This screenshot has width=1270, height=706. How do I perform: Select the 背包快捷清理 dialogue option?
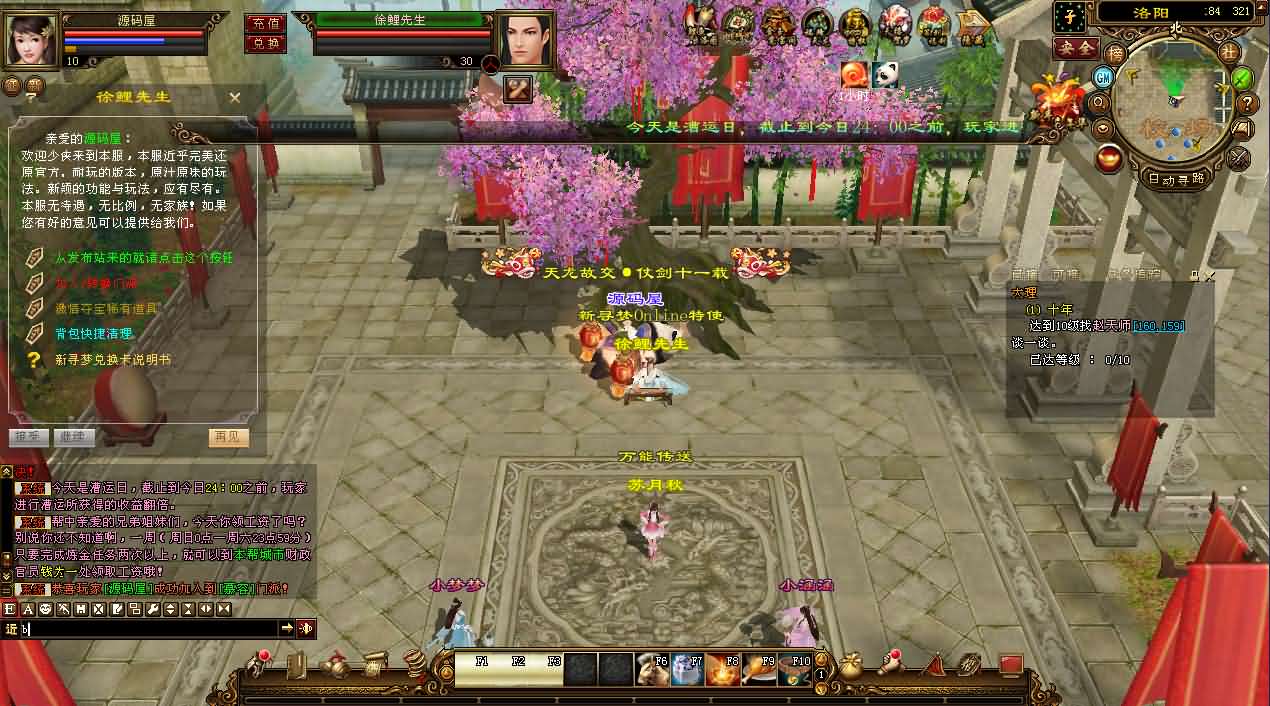[x=94, y=333]
